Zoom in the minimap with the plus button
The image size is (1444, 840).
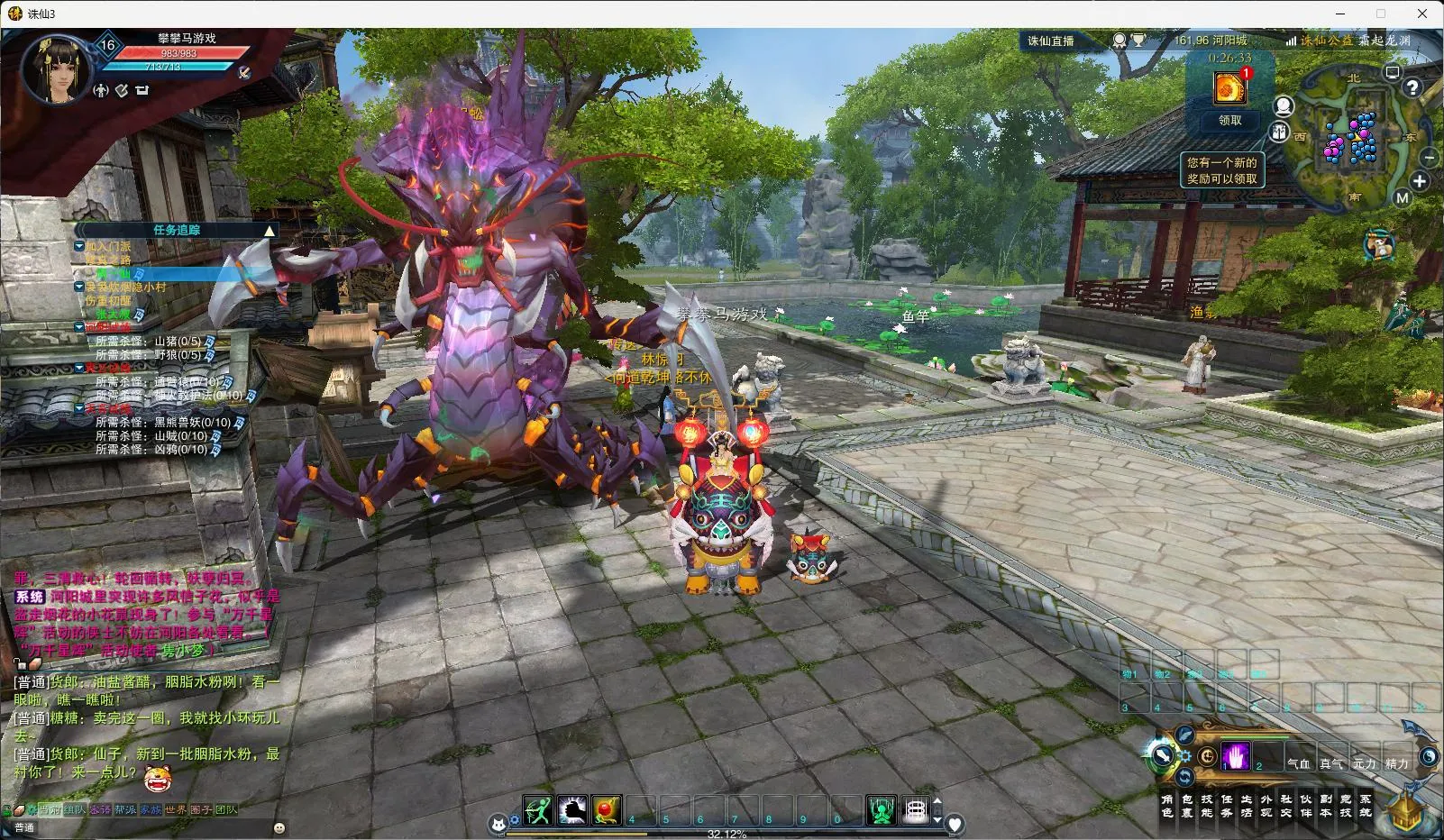[x=1420, y=181]
